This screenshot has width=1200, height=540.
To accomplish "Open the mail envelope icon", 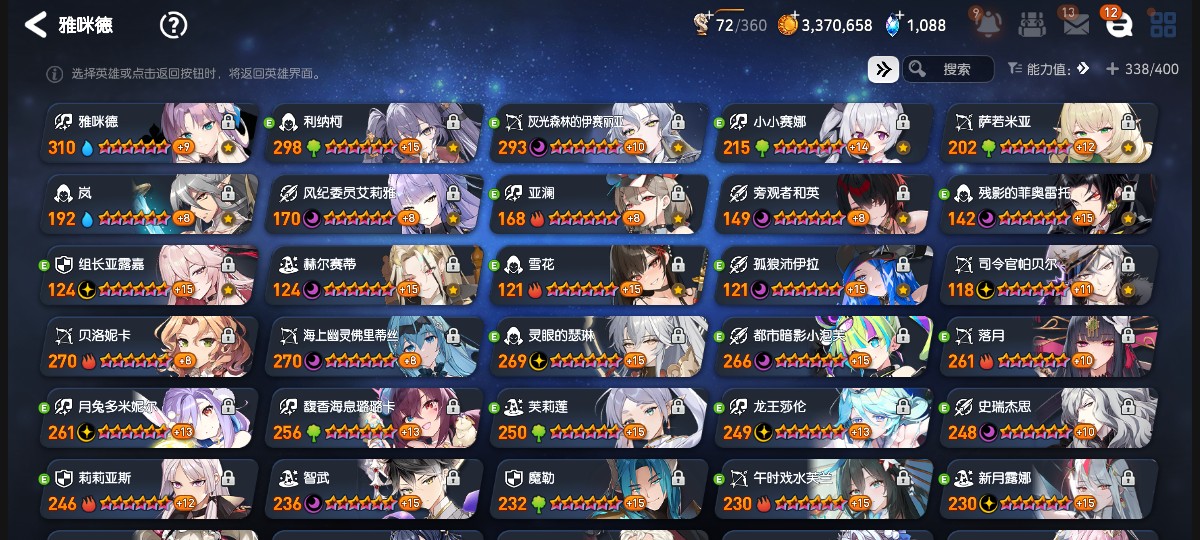I will click(x=1076, y=25).
